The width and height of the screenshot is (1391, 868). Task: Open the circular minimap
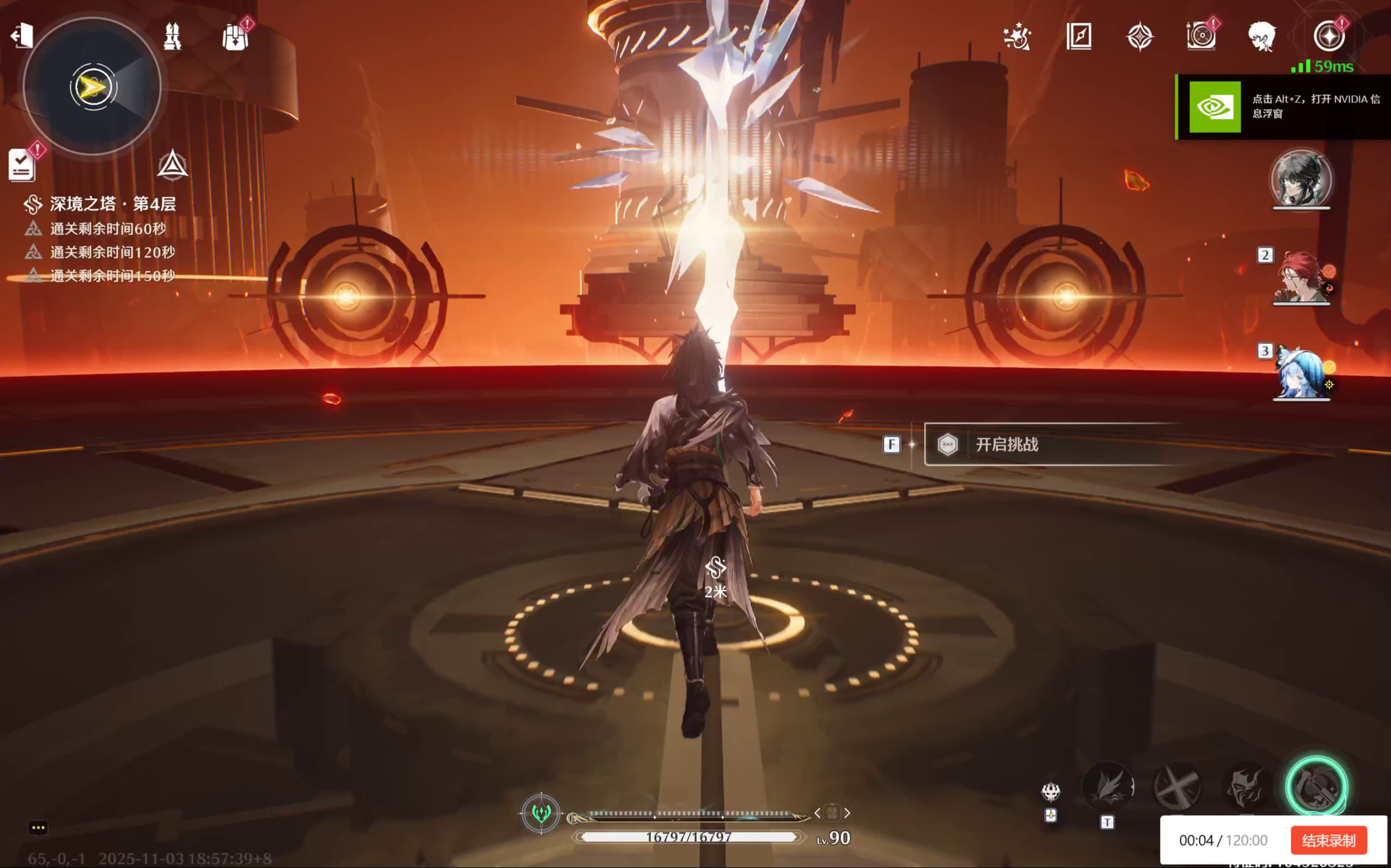[x=93, y=87]
